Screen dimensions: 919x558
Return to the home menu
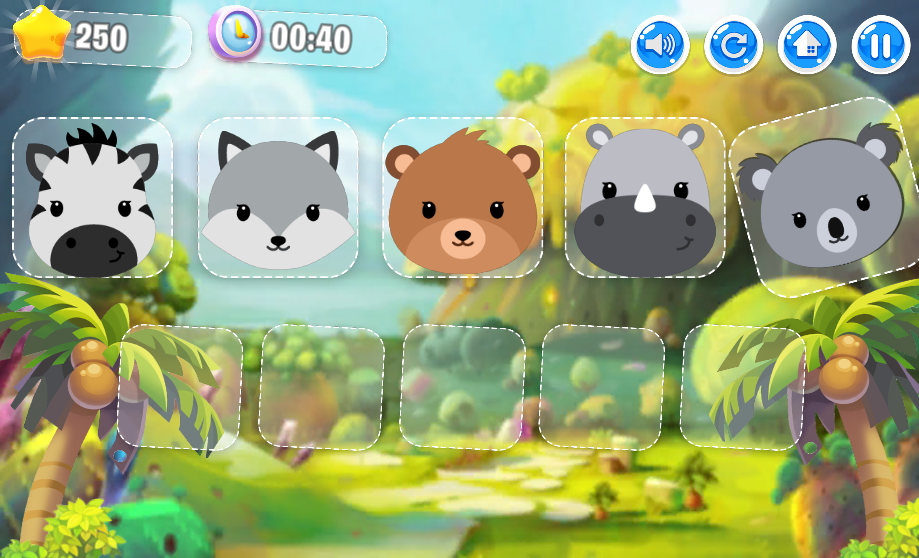(x=807, y=46)
